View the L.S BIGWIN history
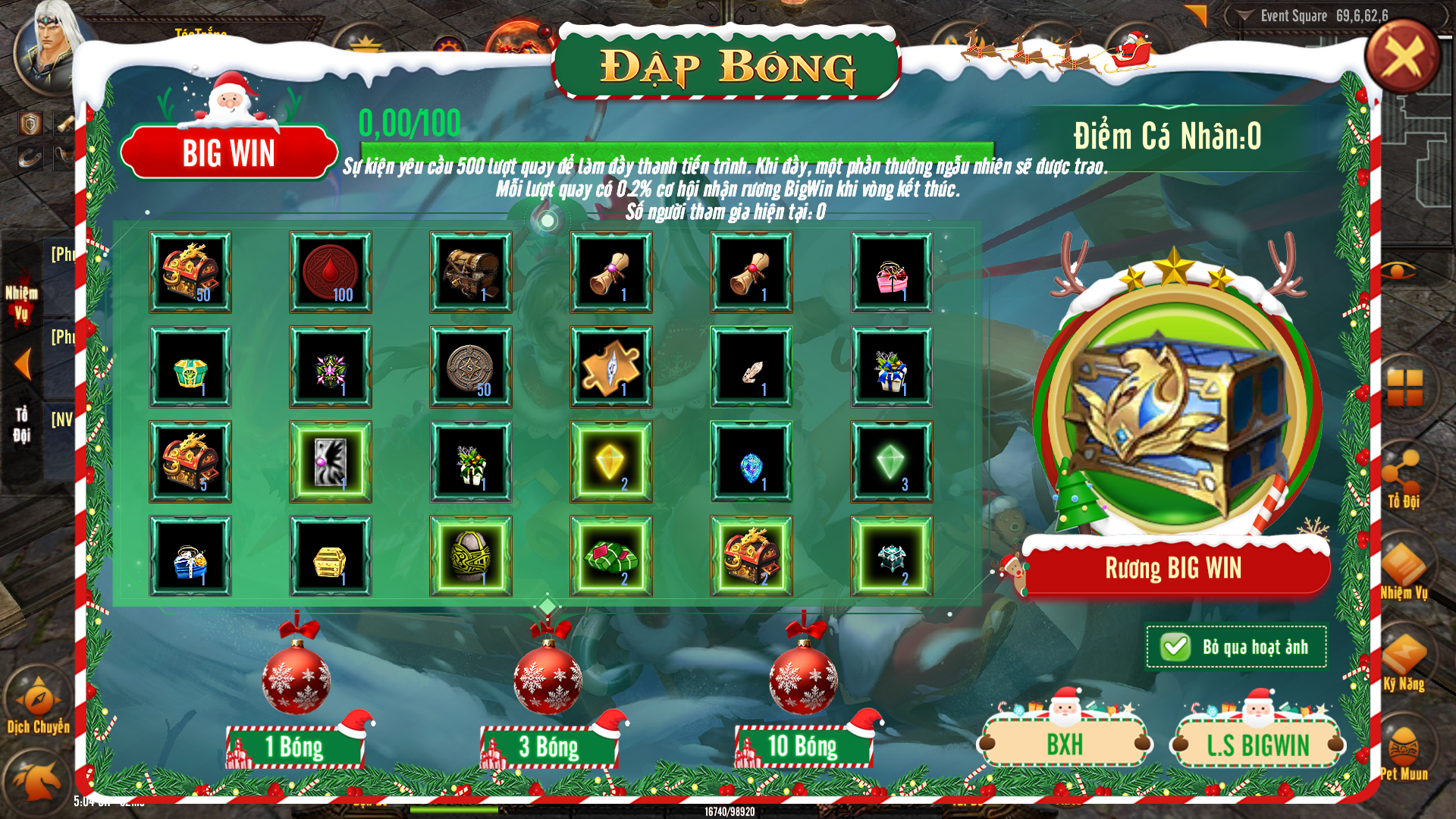Screen dimensions: 1456x819 [x=1257, y=745]
